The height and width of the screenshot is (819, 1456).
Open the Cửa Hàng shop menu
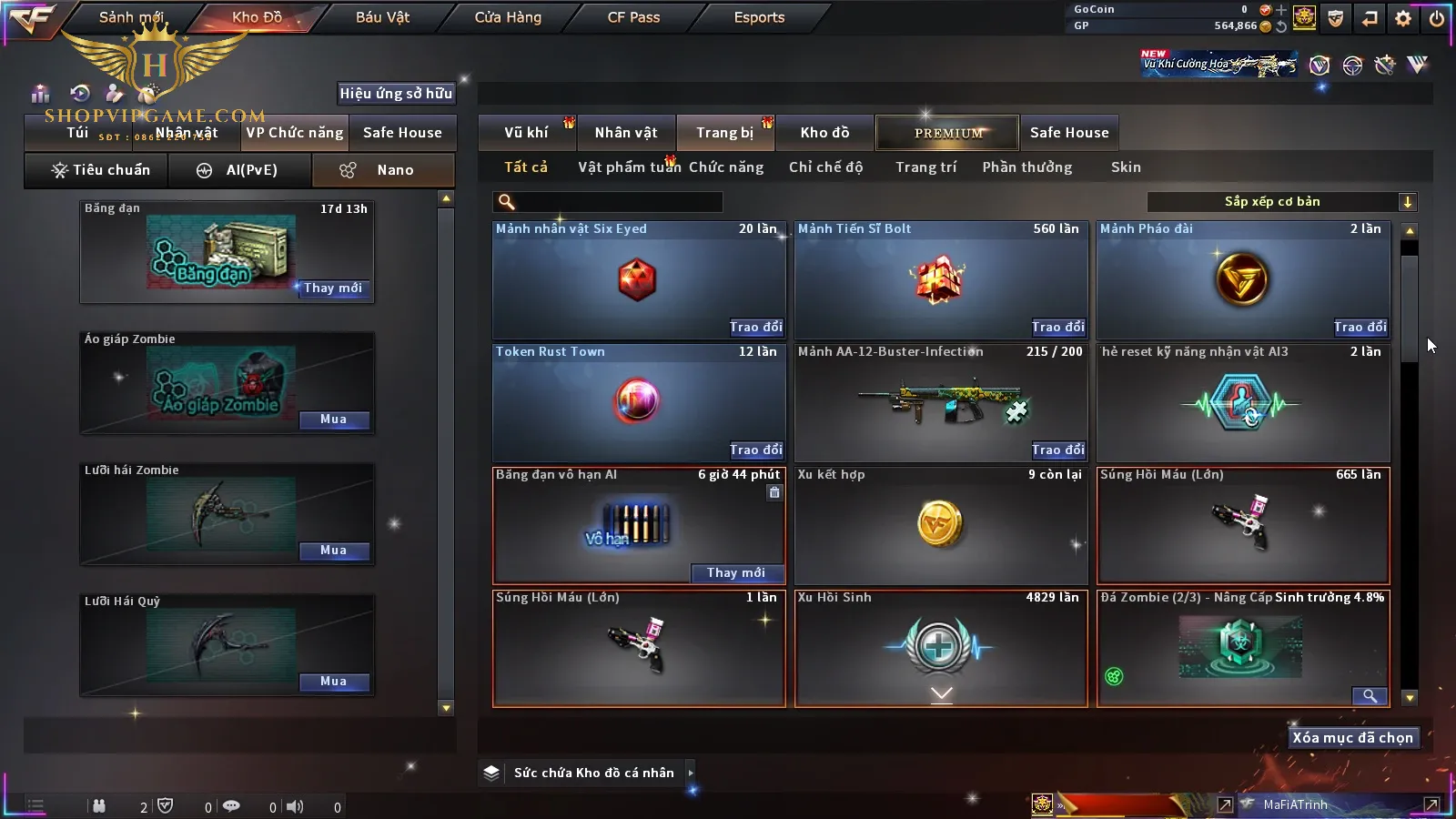tap(508, 17)
